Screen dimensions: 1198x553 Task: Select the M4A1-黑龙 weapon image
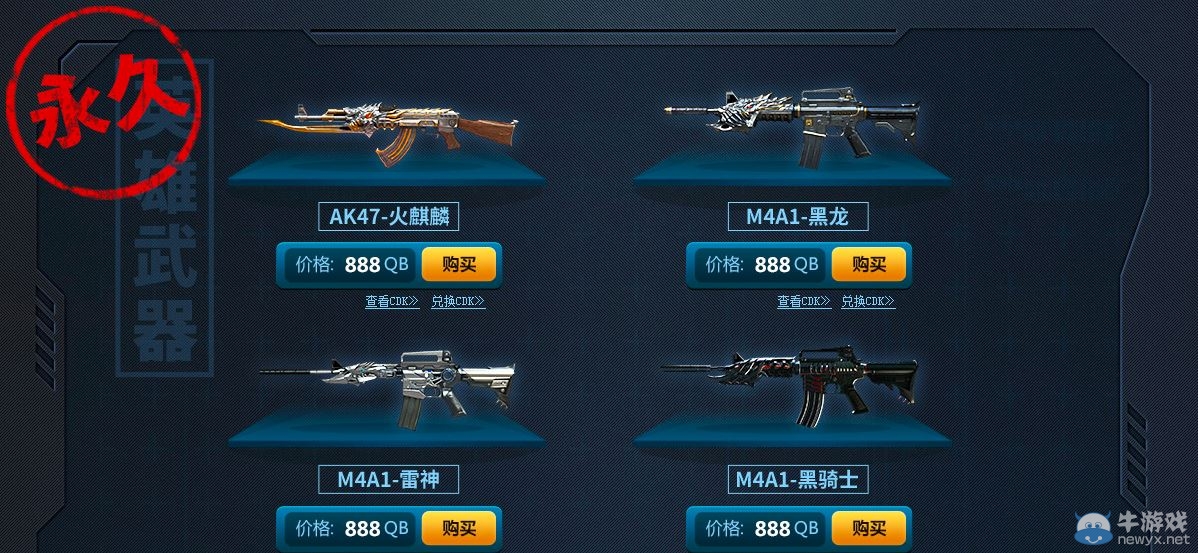(792, 125)
